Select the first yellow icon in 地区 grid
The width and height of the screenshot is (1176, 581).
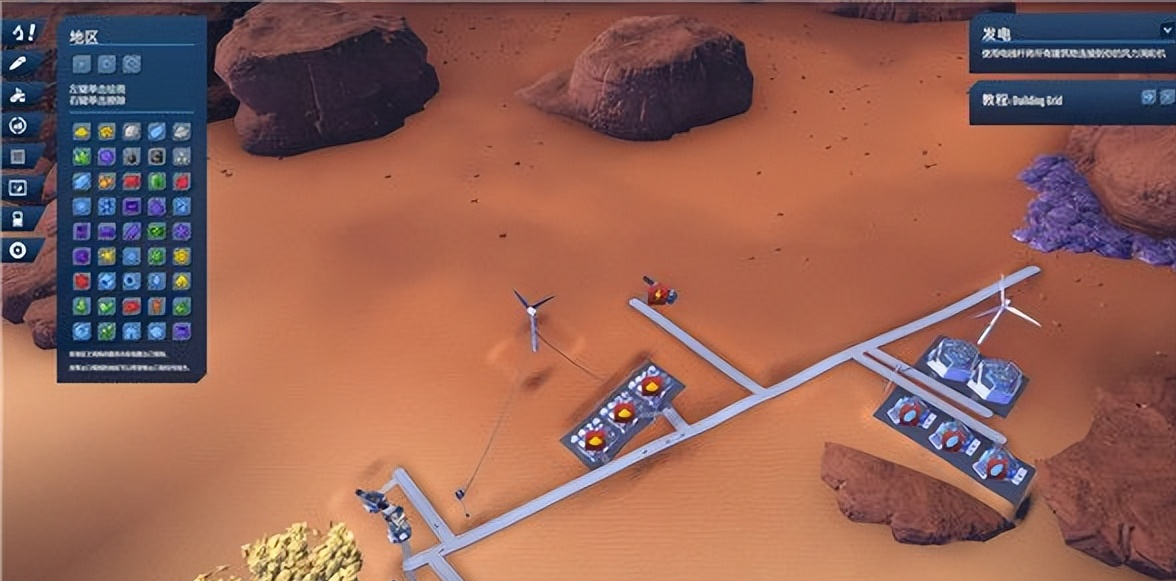pyautogui.click(x=82, y=131)
